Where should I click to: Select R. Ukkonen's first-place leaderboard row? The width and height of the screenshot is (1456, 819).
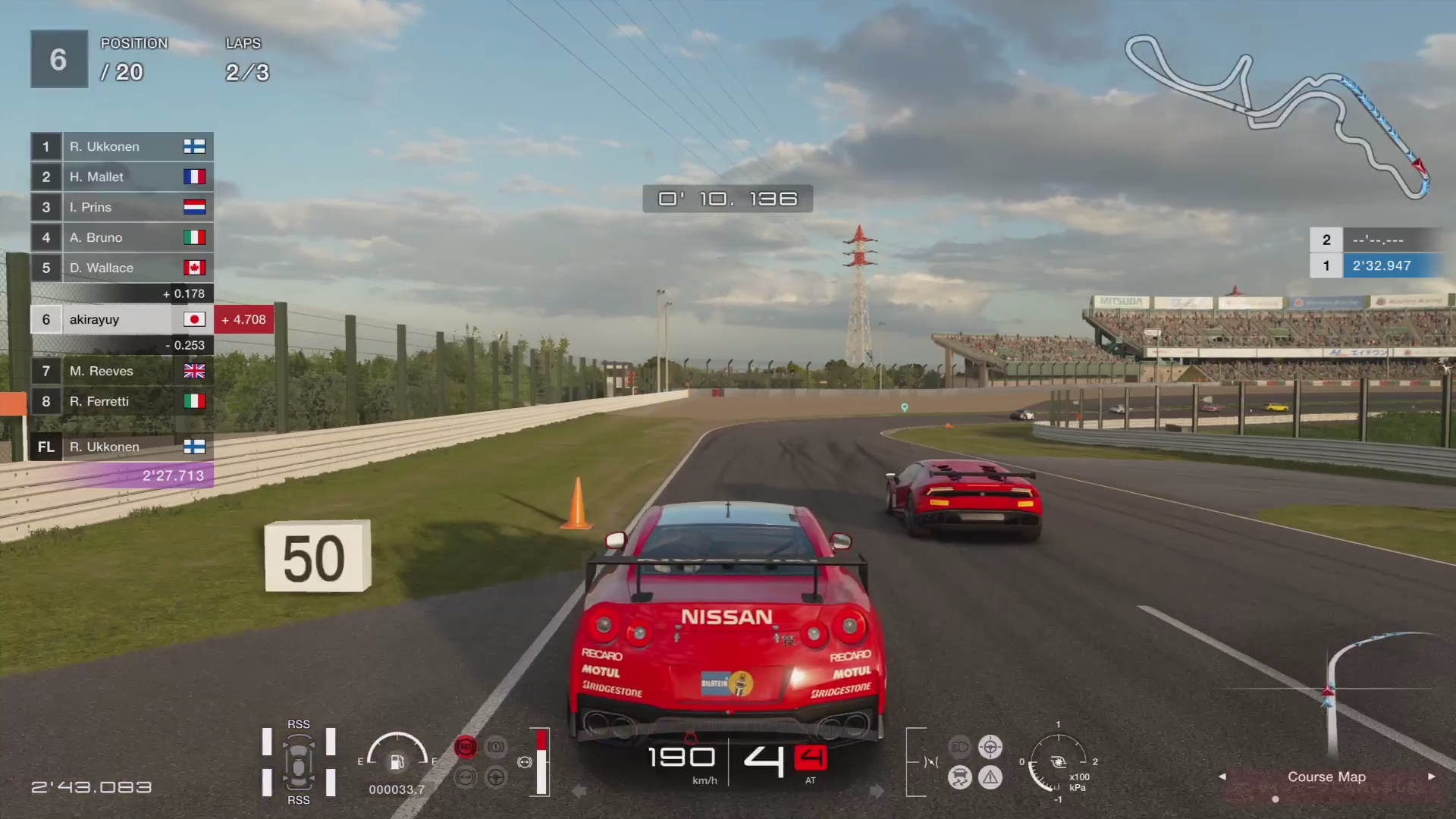point(121,146)
